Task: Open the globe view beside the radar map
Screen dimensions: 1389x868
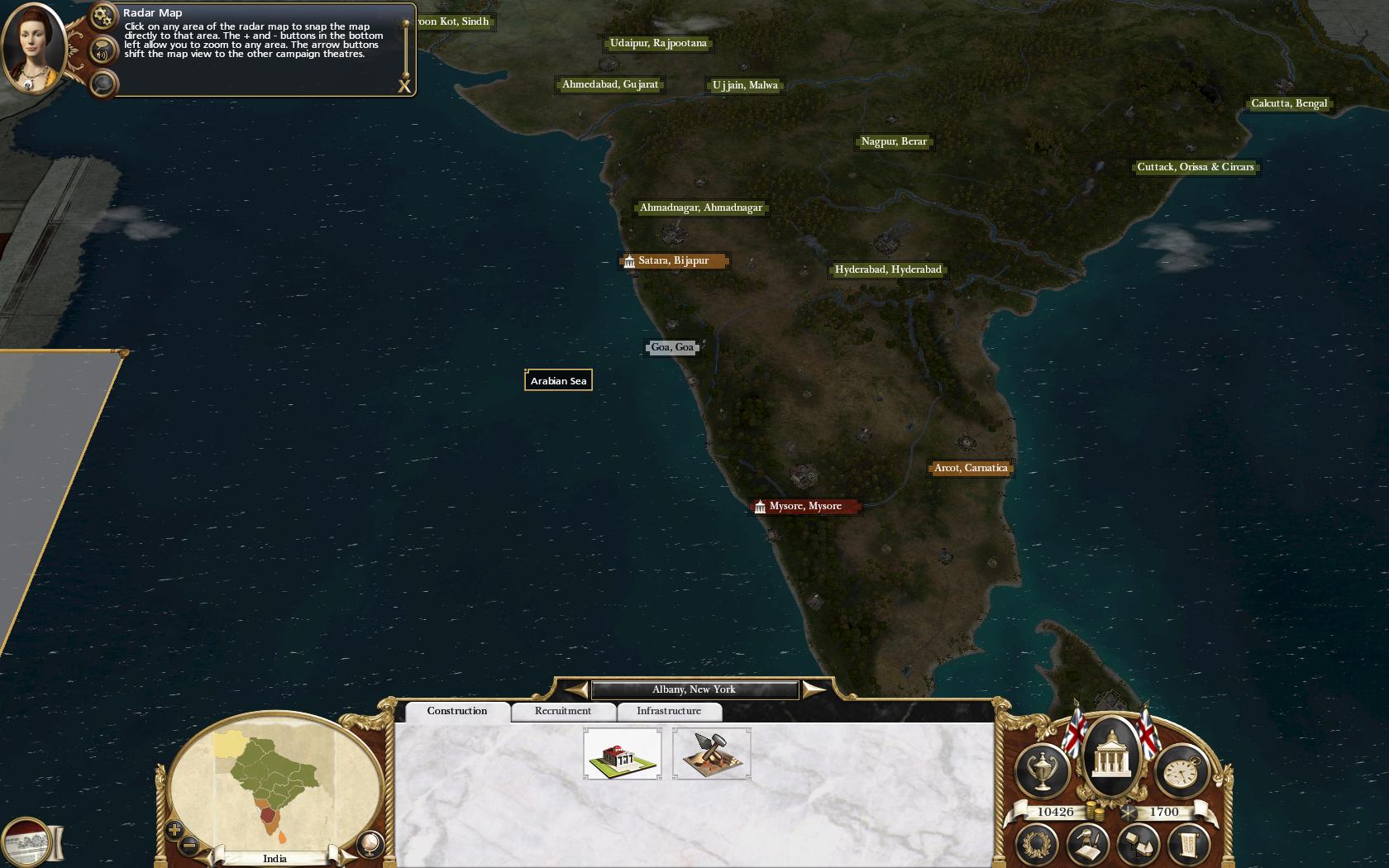Action: coord(370,843)
